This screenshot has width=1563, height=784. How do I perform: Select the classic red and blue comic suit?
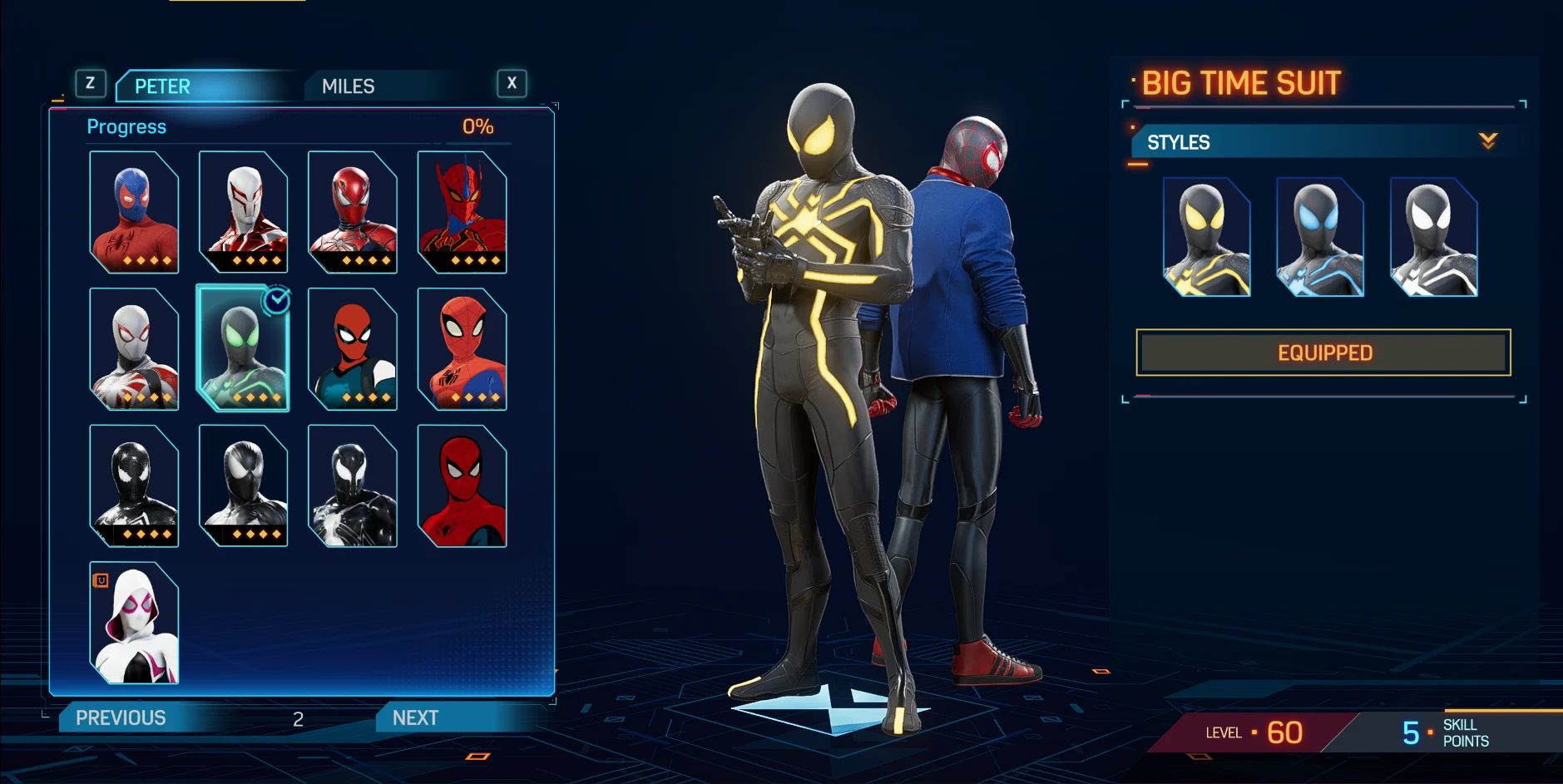click(462, 349)
